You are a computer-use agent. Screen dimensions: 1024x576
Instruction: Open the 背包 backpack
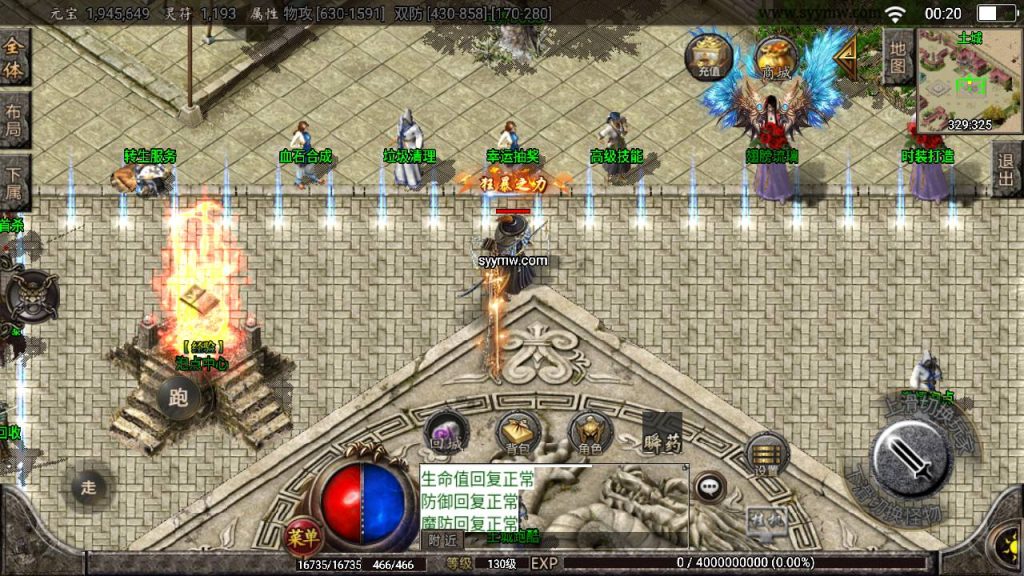point(518,432)
